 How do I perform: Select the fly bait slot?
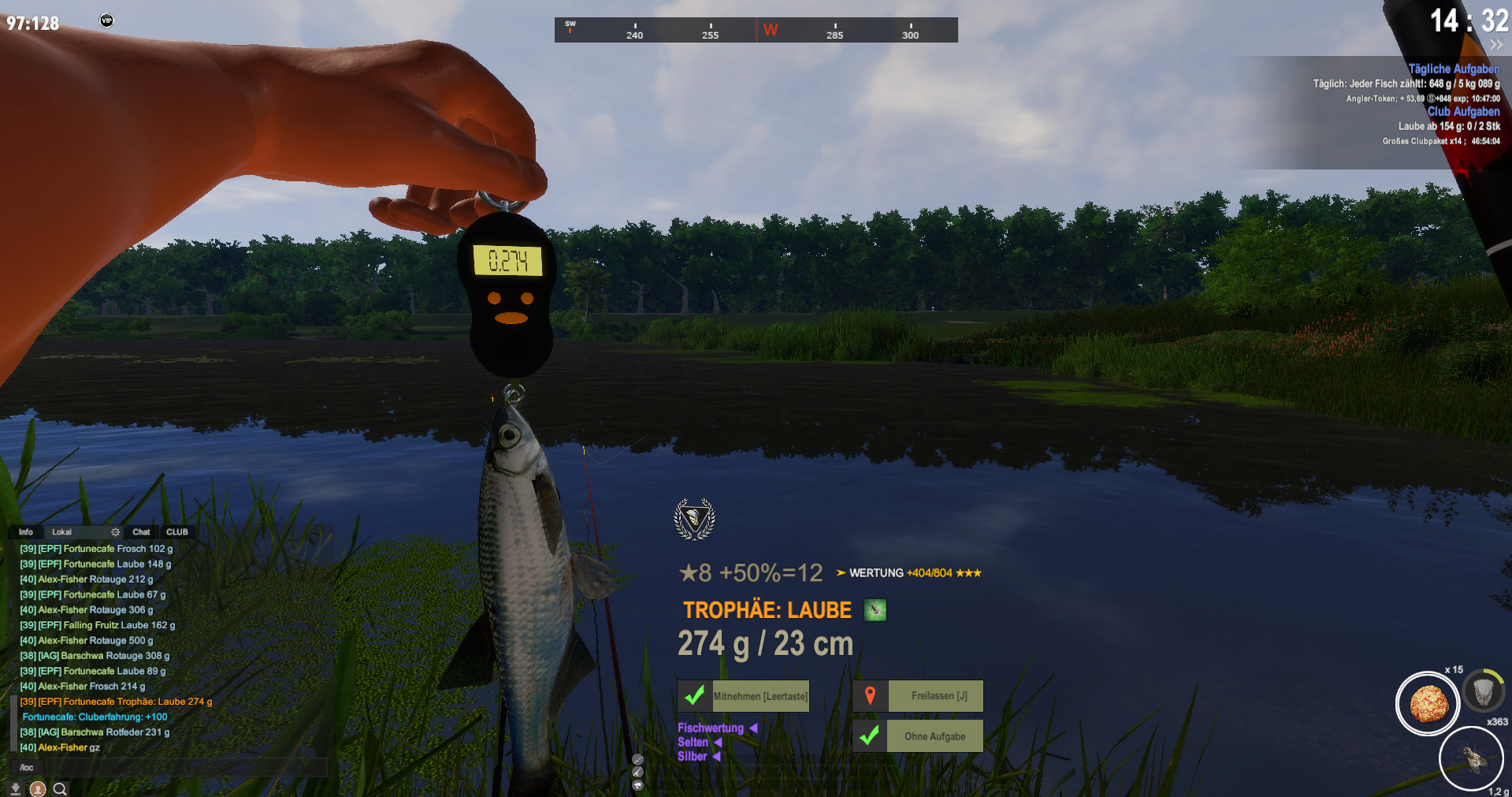pyautogui.click(x=1471, y=759)
